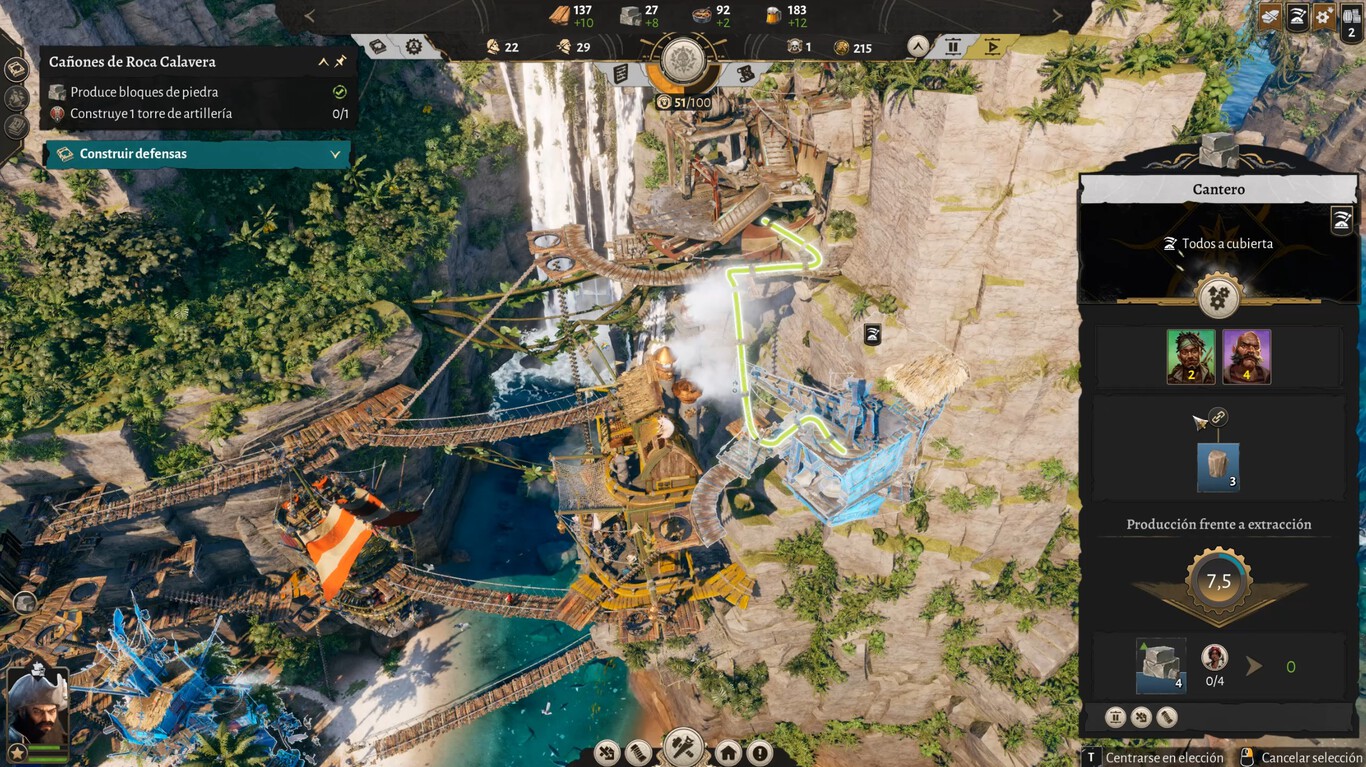This screenshot has width=1366, height=767.
Task: Click the compass medallion at top center
Action: tap(683, 56)
